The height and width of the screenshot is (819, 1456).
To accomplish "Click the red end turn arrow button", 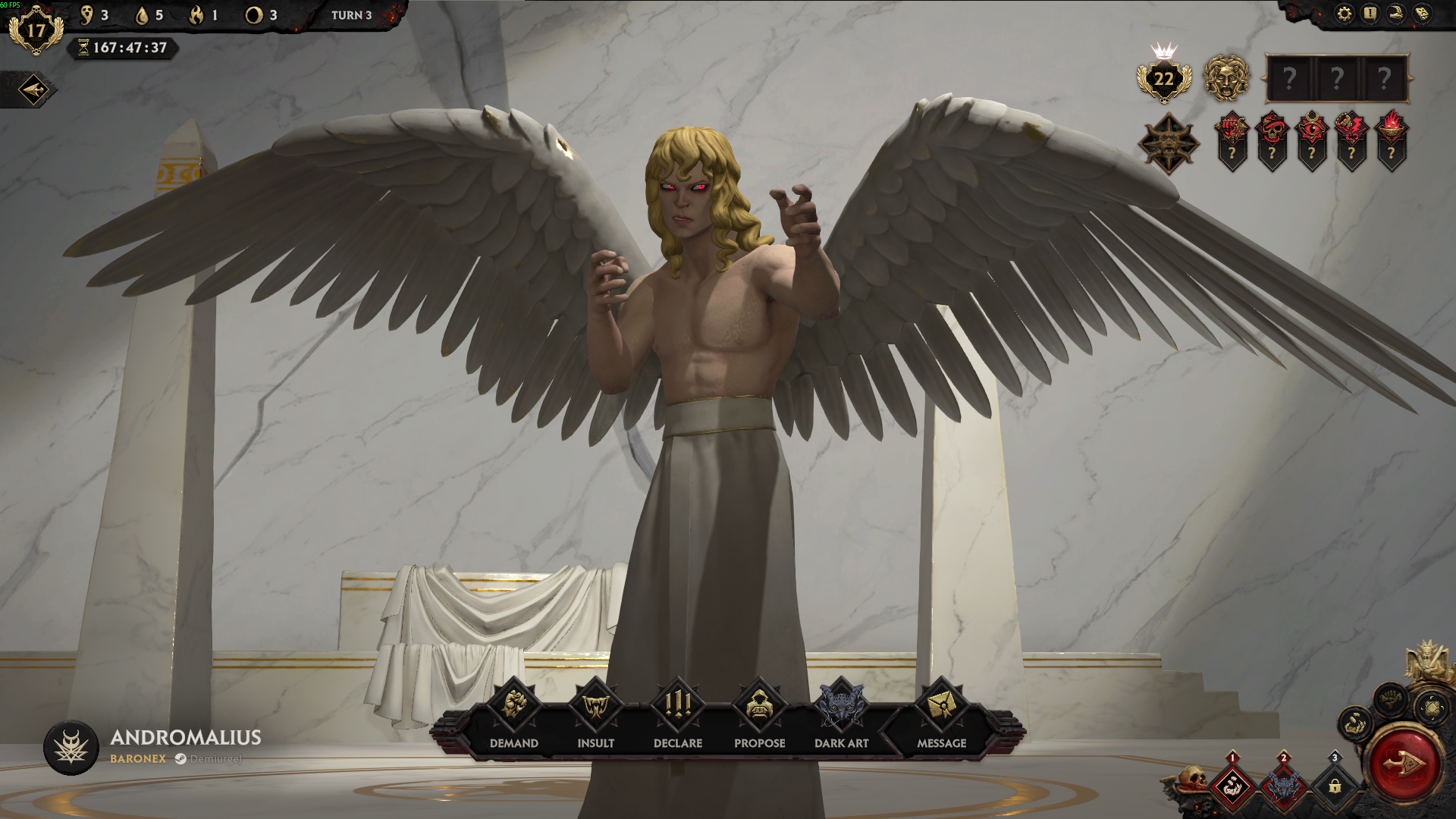I will pyautogui.click(x=1402, y=764).
